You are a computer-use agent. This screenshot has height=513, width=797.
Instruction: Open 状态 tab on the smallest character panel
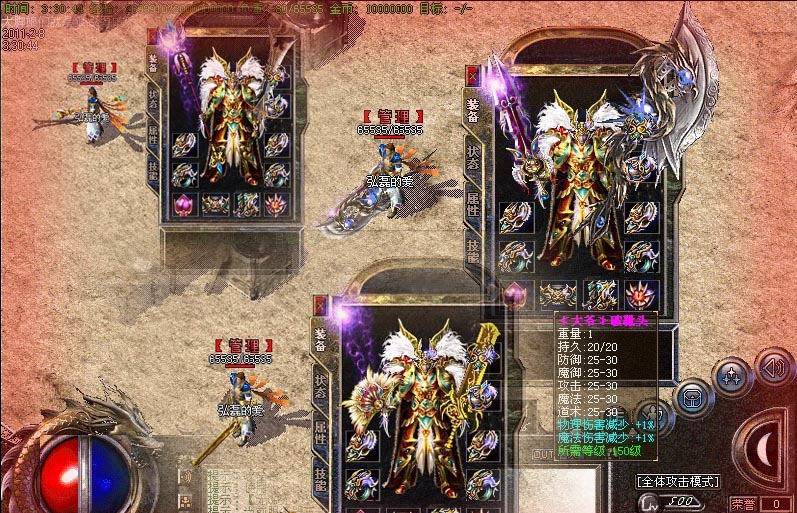point(153,98)
